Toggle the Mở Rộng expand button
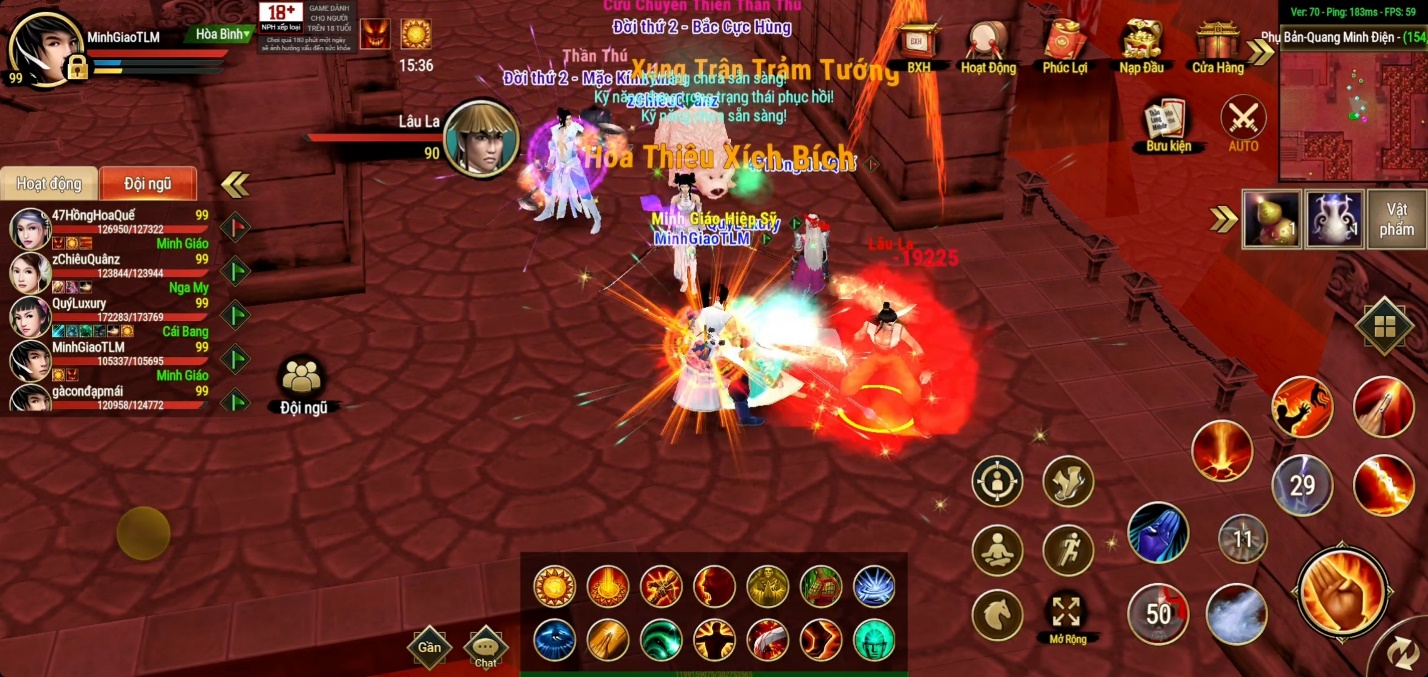 1067,613
